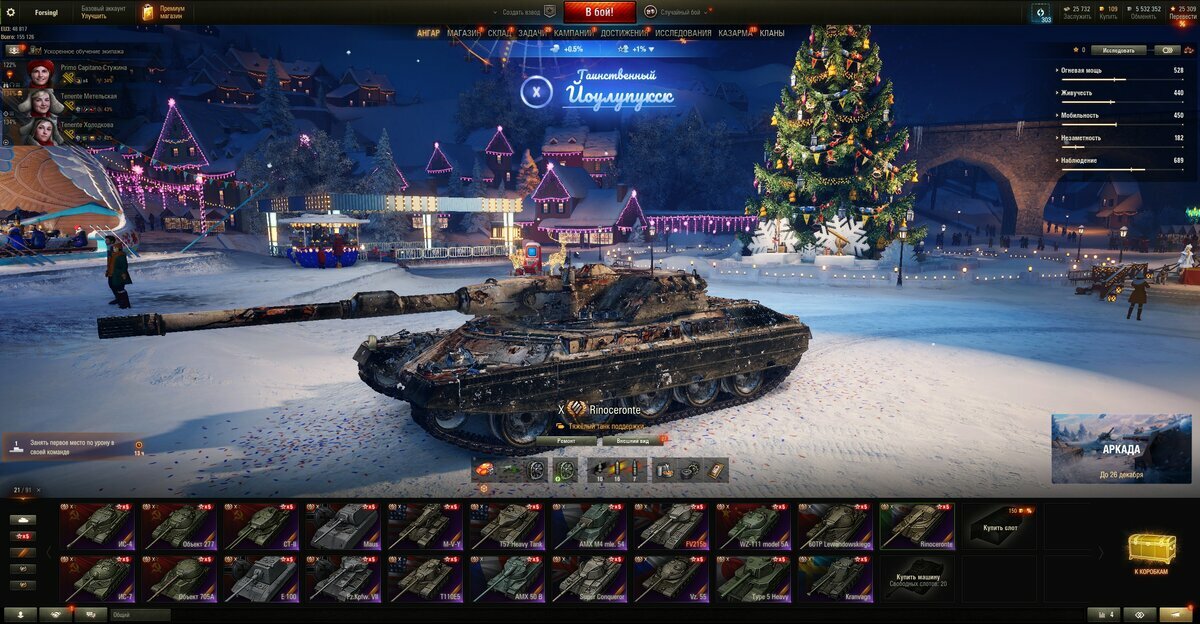Open the МАГАЗИН tab

tap(463, 33)
